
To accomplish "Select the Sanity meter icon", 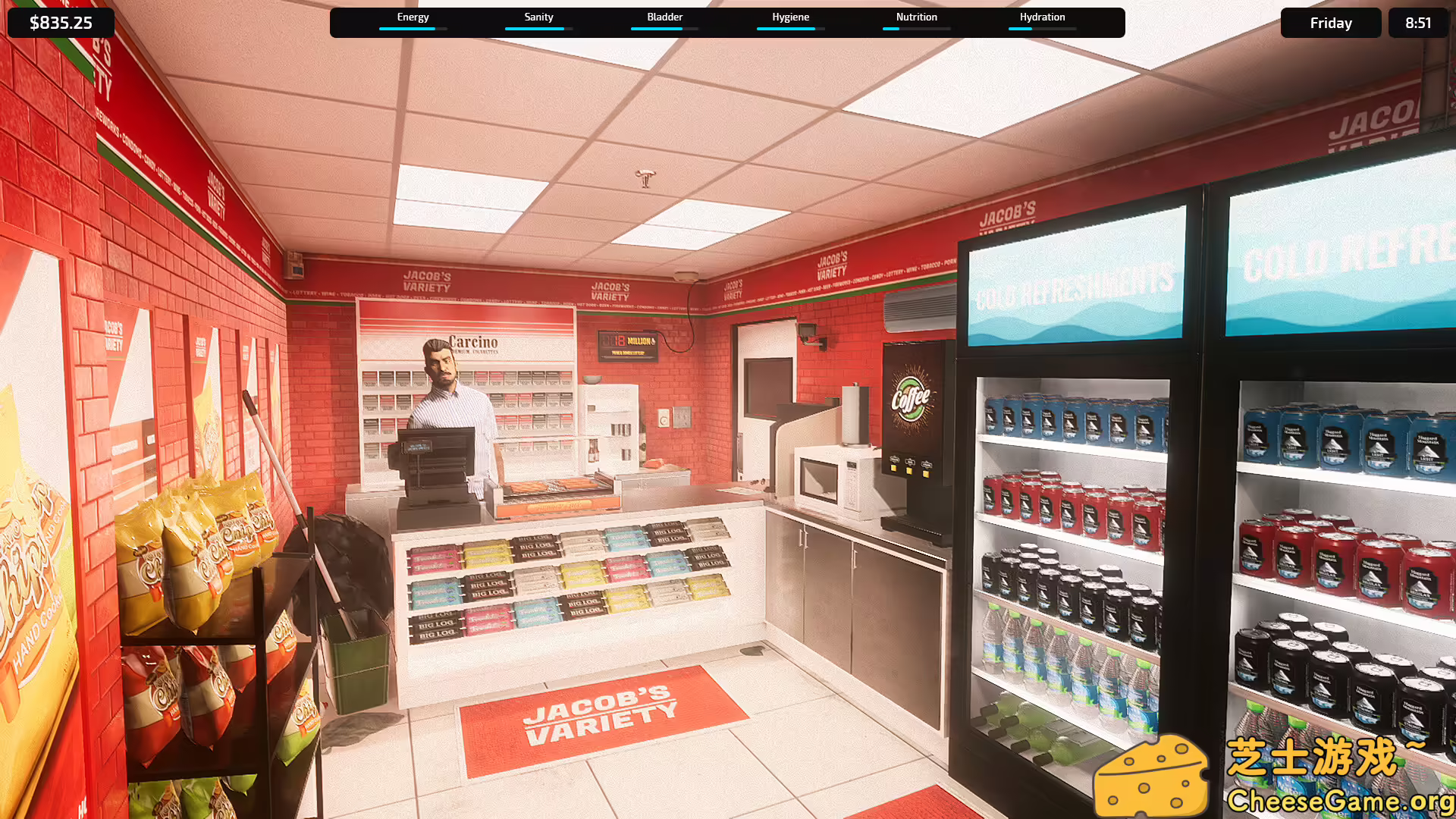I will click(x=538, y=17).
